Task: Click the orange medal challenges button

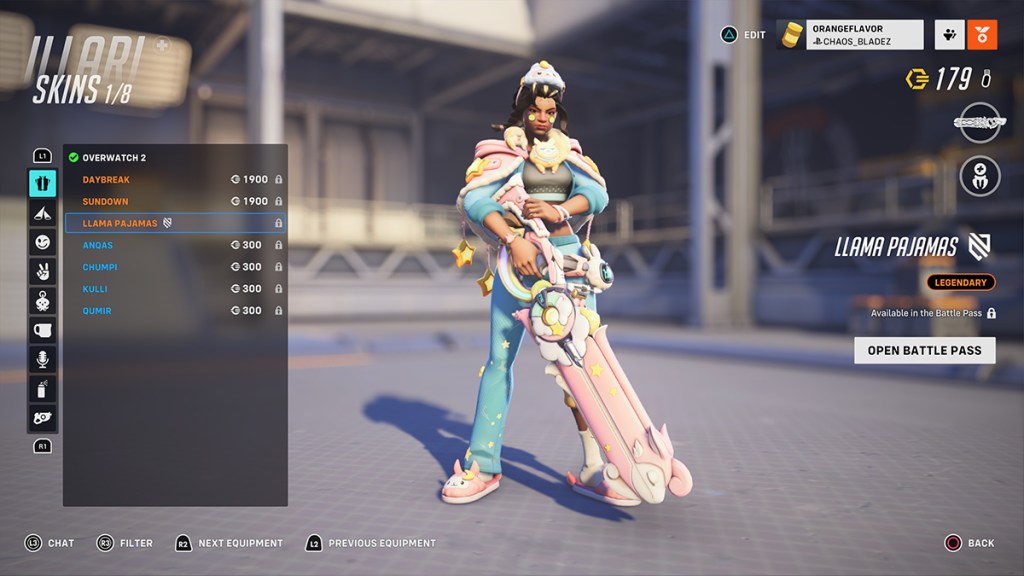Action: click(982, 35)
